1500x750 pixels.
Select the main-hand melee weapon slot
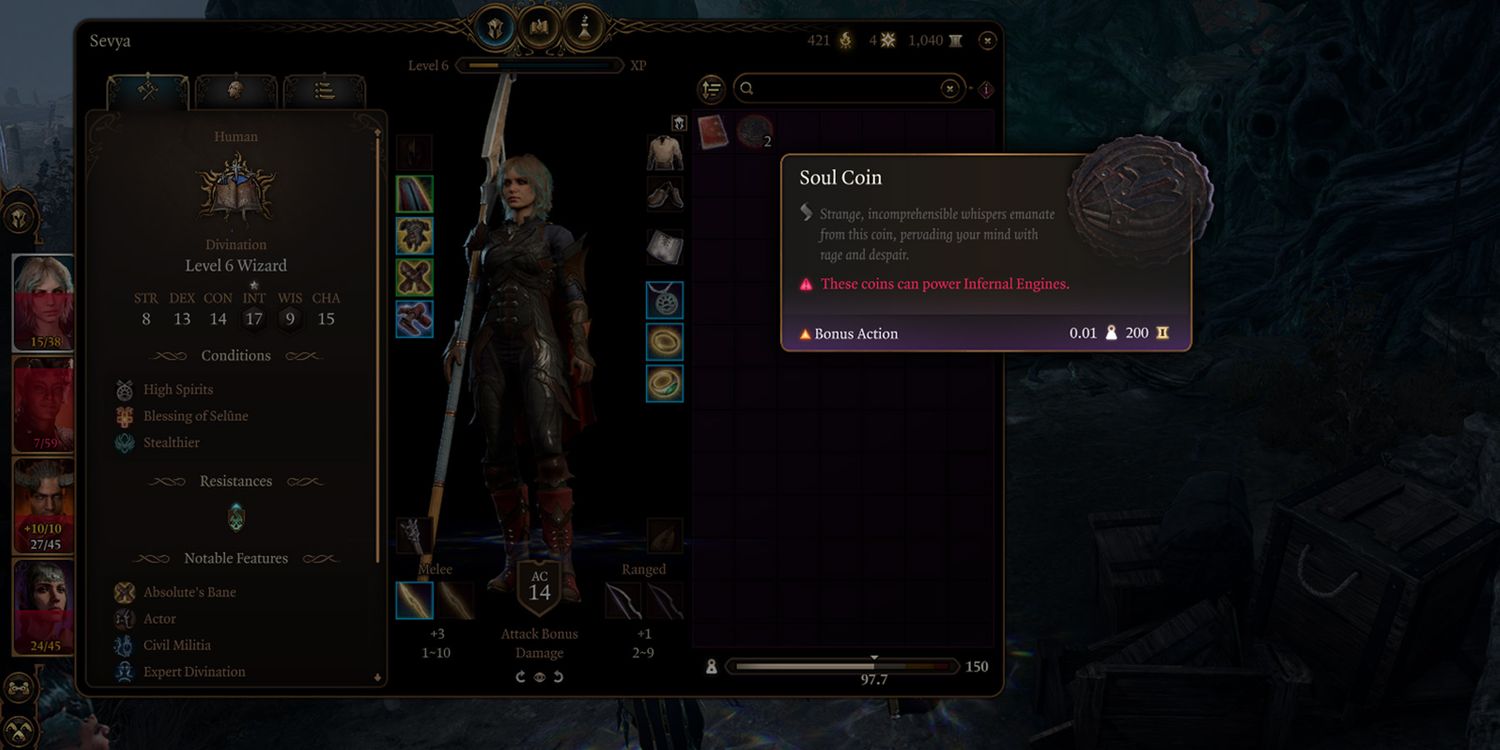click(414, 600)
